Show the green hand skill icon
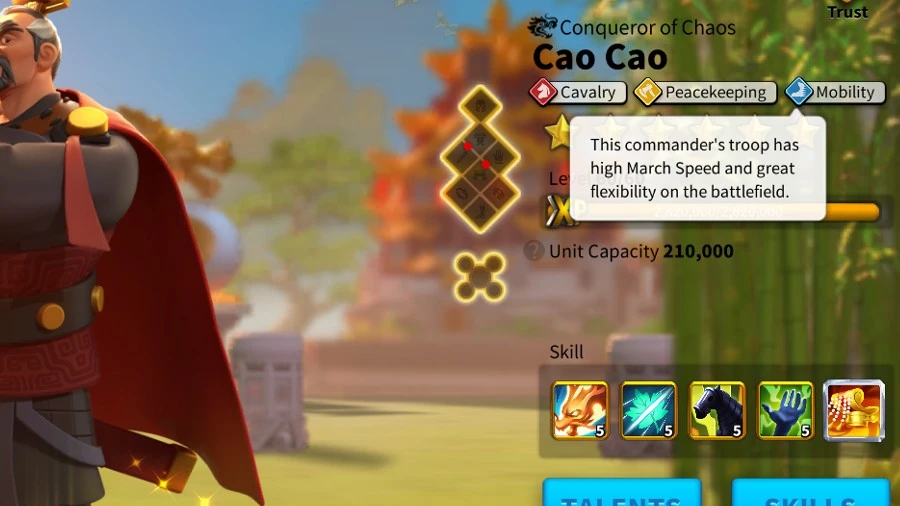Screen dimensions: 900x506 (785, 410)
